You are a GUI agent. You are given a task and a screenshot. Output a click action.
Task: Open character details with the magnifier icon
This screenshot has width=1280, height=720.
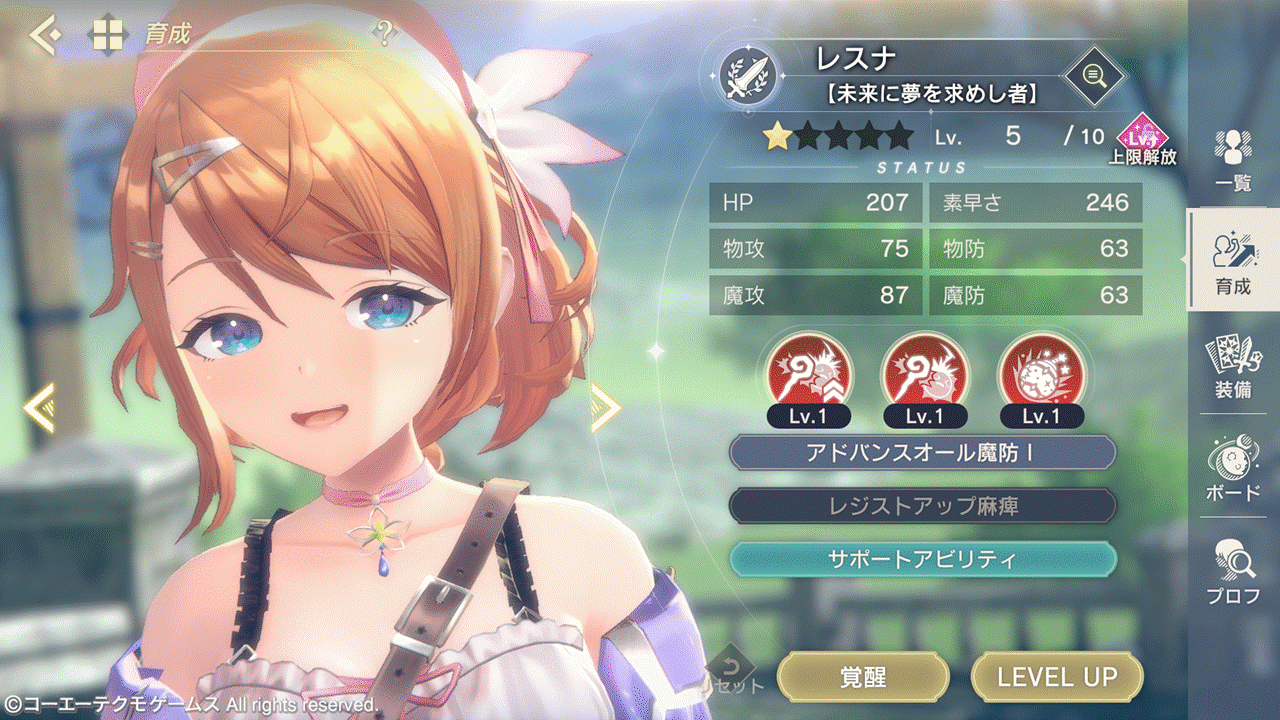click(1093, 73)
